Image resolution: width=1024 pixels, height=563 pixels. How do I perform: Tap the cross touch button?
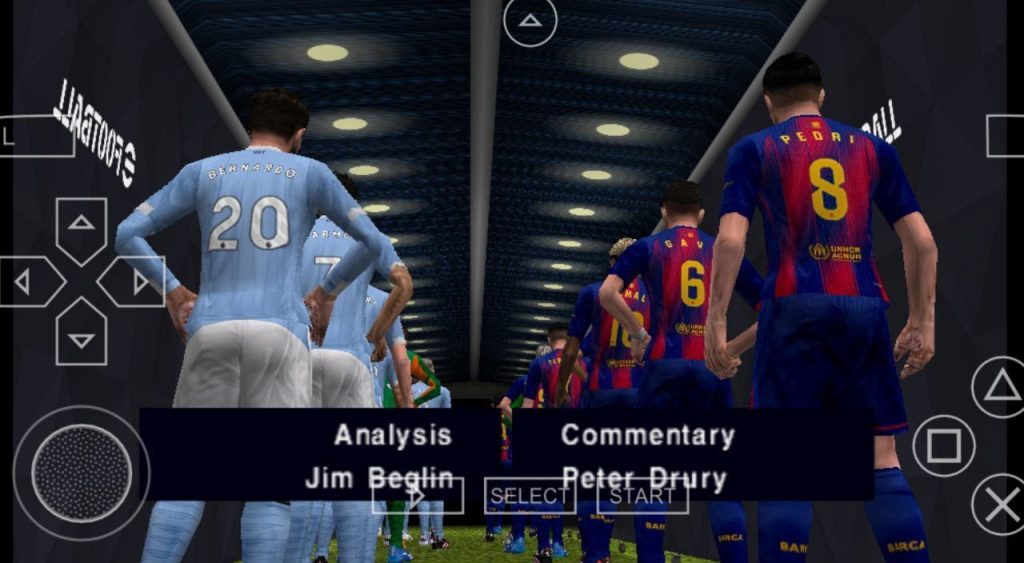point(1000,504)
